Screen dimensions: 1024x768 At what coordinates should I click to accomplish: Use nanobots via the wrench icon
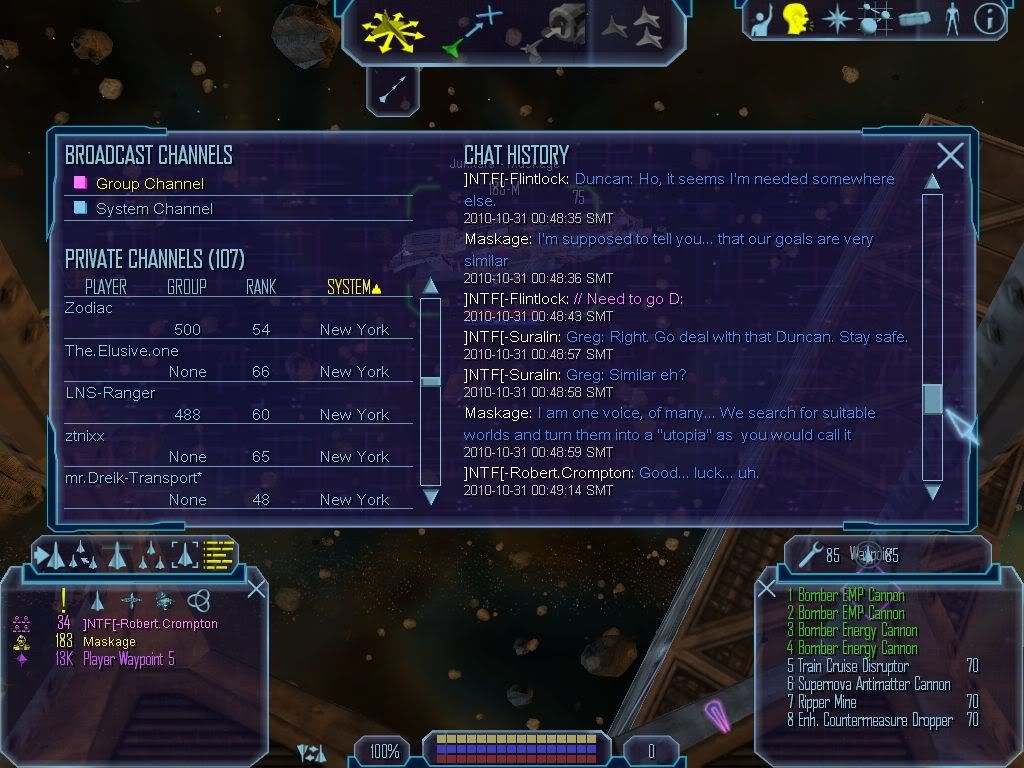click(810, 552)
